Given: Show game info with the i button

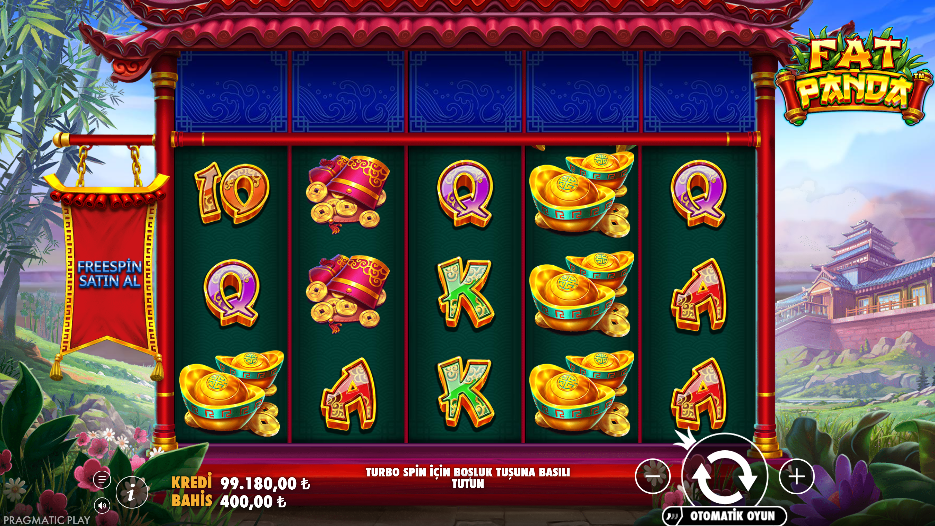Looking at the screenshot, I should point(130,491).
